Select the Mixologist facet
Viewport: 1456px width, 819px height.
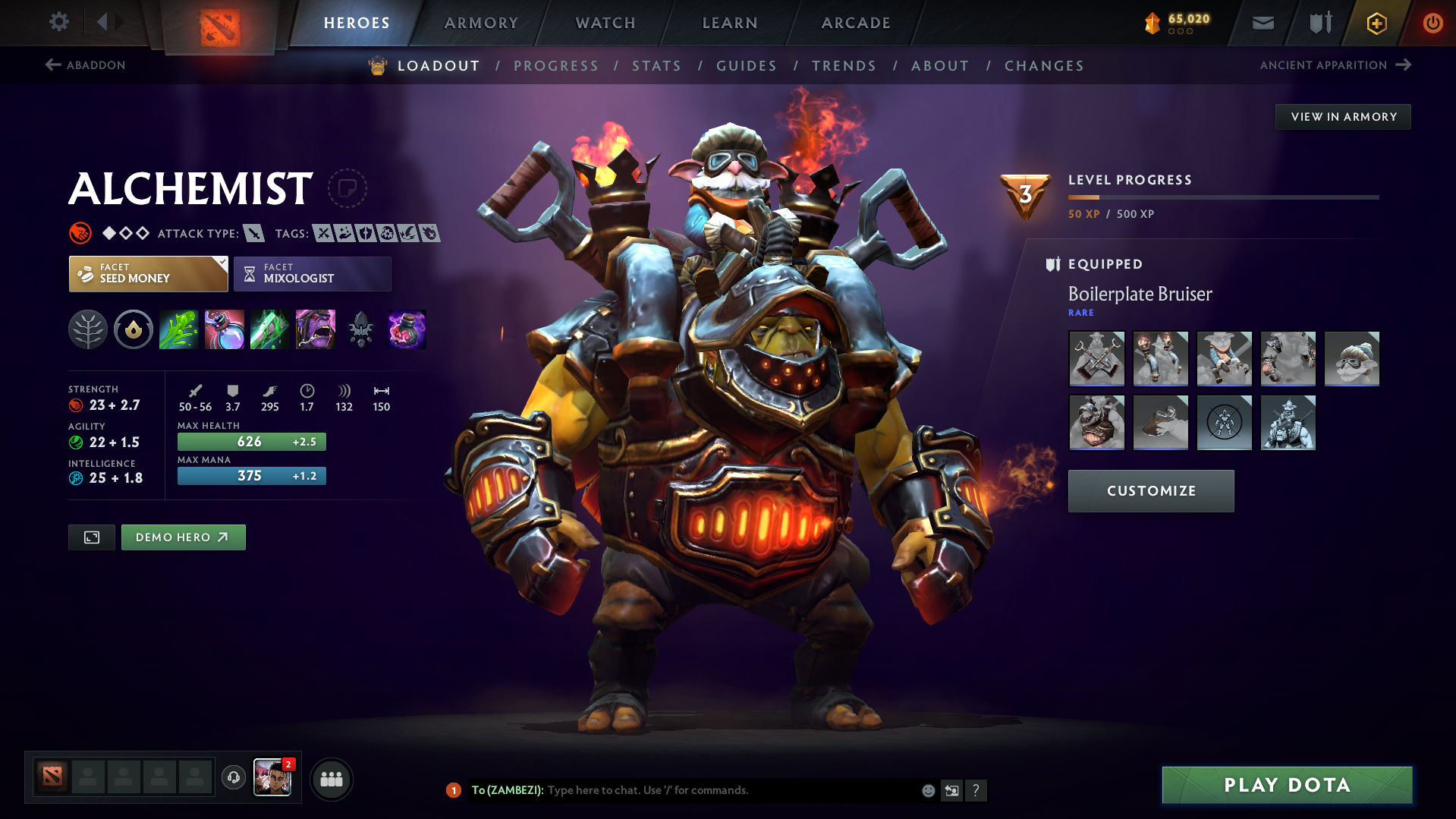click(x=312, y=273)
